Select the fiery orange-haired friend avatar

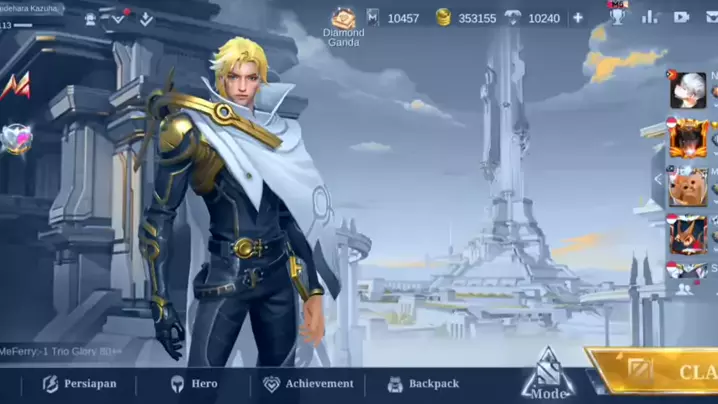click(688, 137)
